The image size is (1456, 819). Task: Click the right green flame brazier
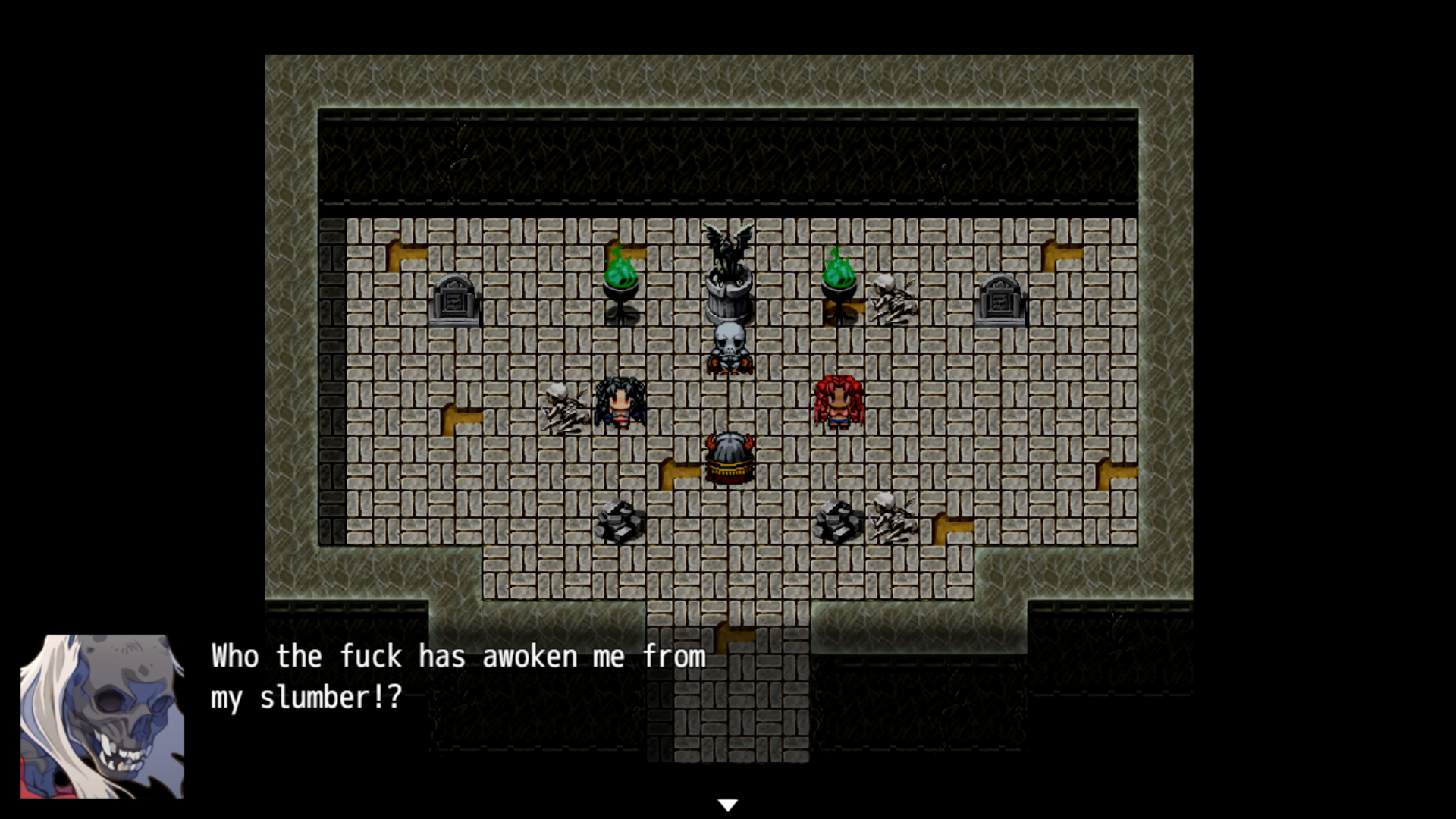pos(837,281)
